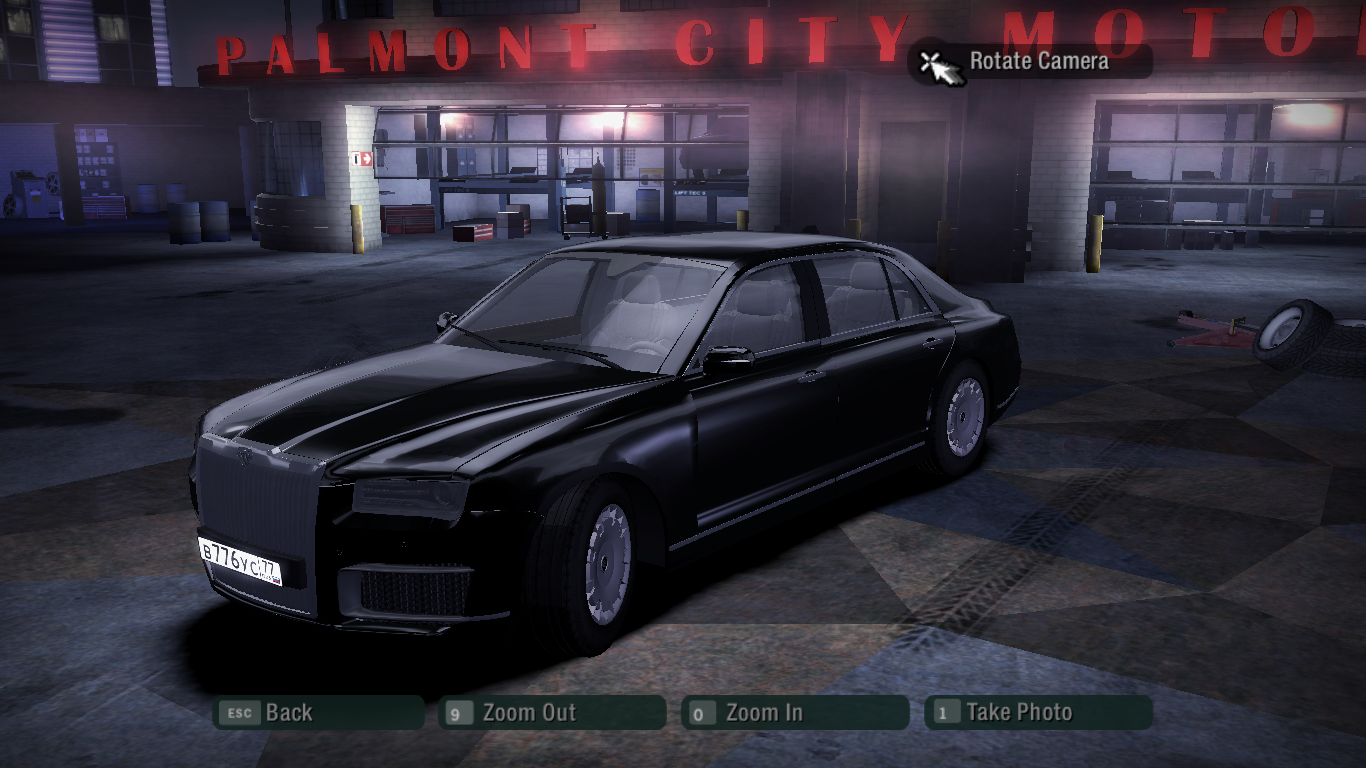
Task: Click the ESC key icon on Back button
Action: [x=240, y=713]
